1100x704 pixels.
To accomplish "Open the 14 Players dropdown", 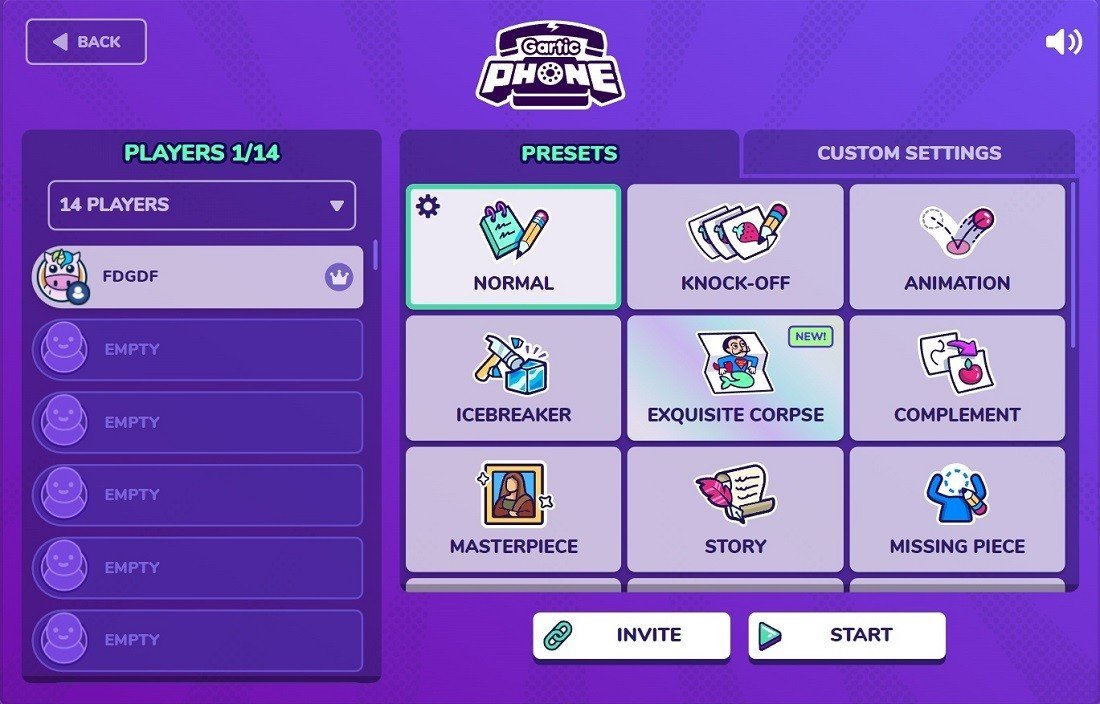I will click(x=202, y=205).
